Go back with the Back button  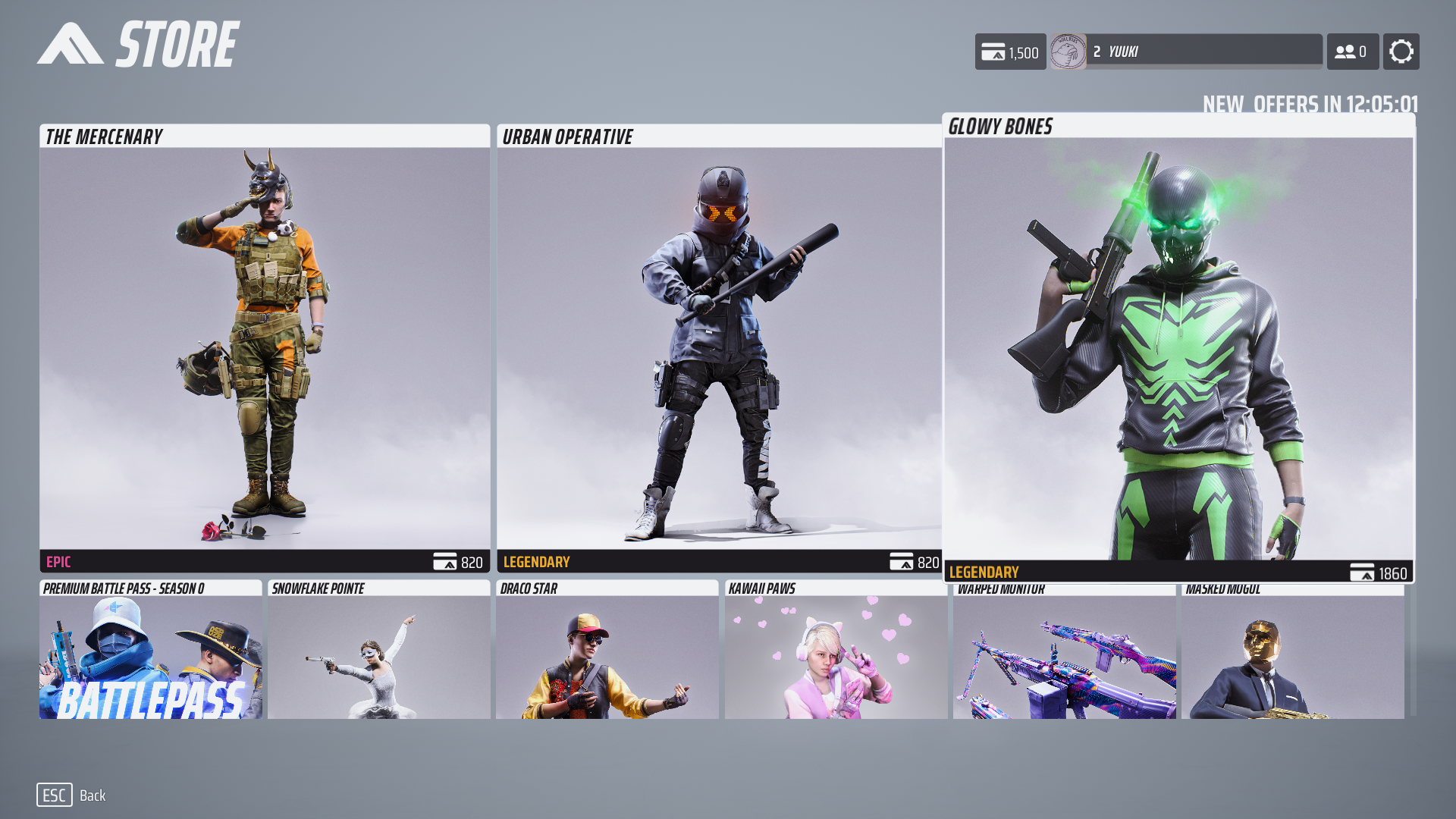point(72,795)
